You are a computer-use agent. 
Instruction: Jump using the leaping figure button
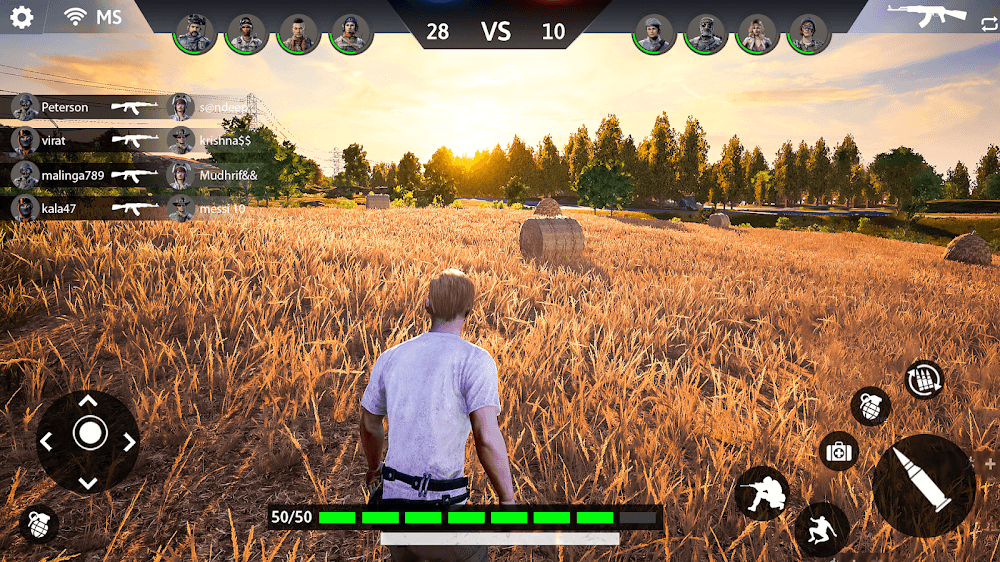pos(822,529)
